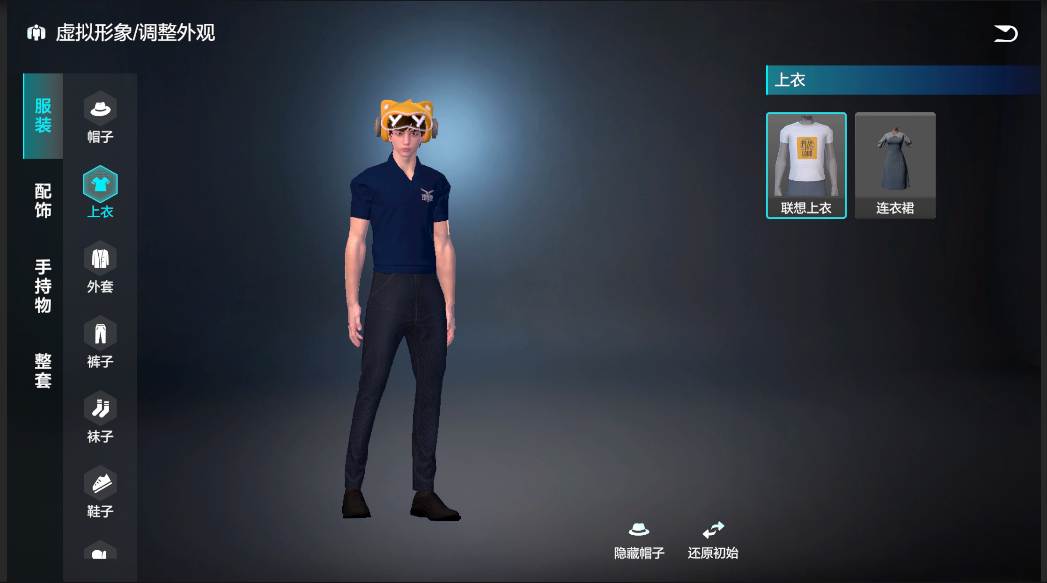The image size is (1047, 583).
Task: Choose the 袜子 socks category
Action: coord(100,417)
